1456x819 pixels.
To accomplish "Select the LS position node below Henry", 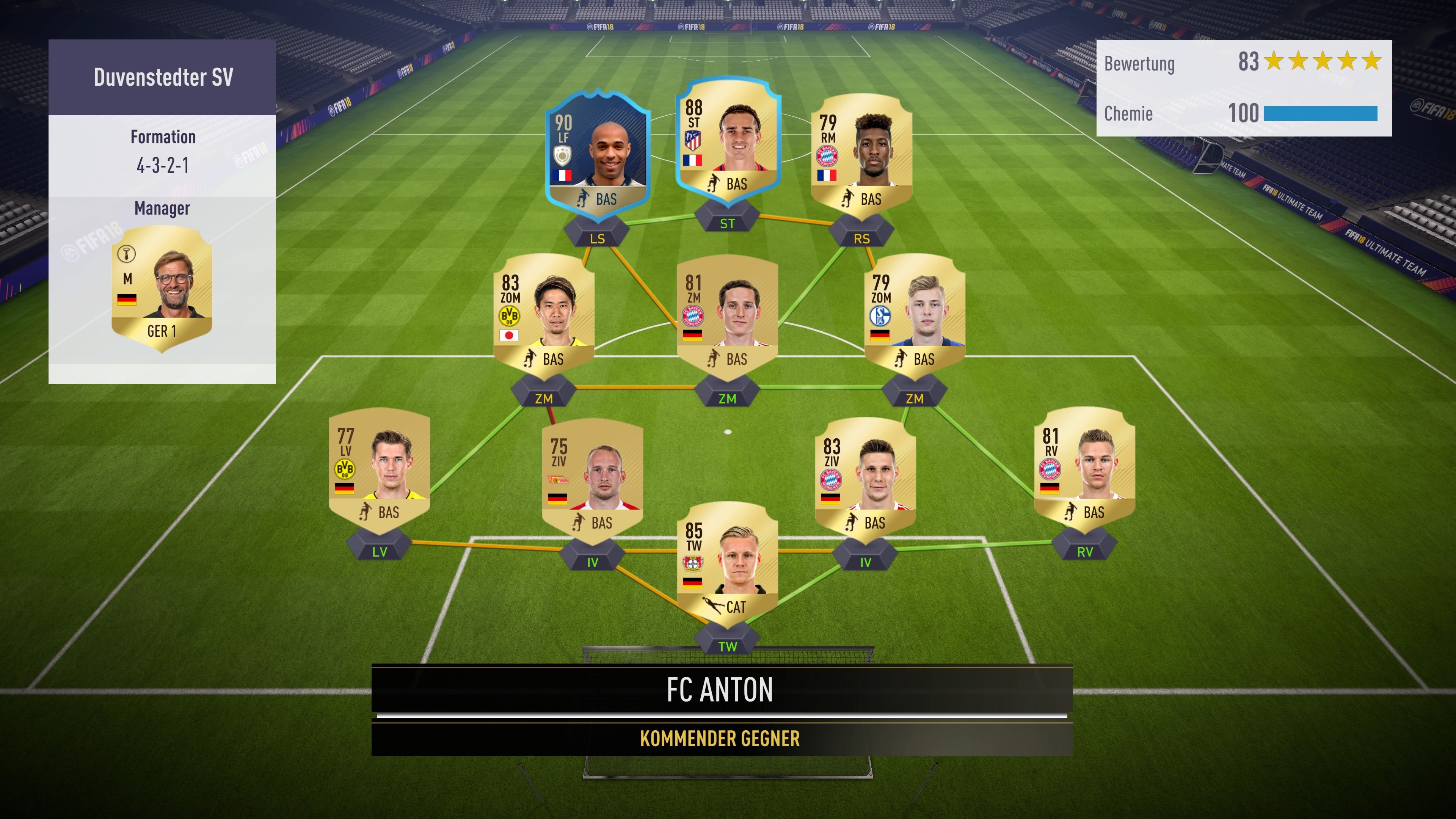I will click(598, 238).
